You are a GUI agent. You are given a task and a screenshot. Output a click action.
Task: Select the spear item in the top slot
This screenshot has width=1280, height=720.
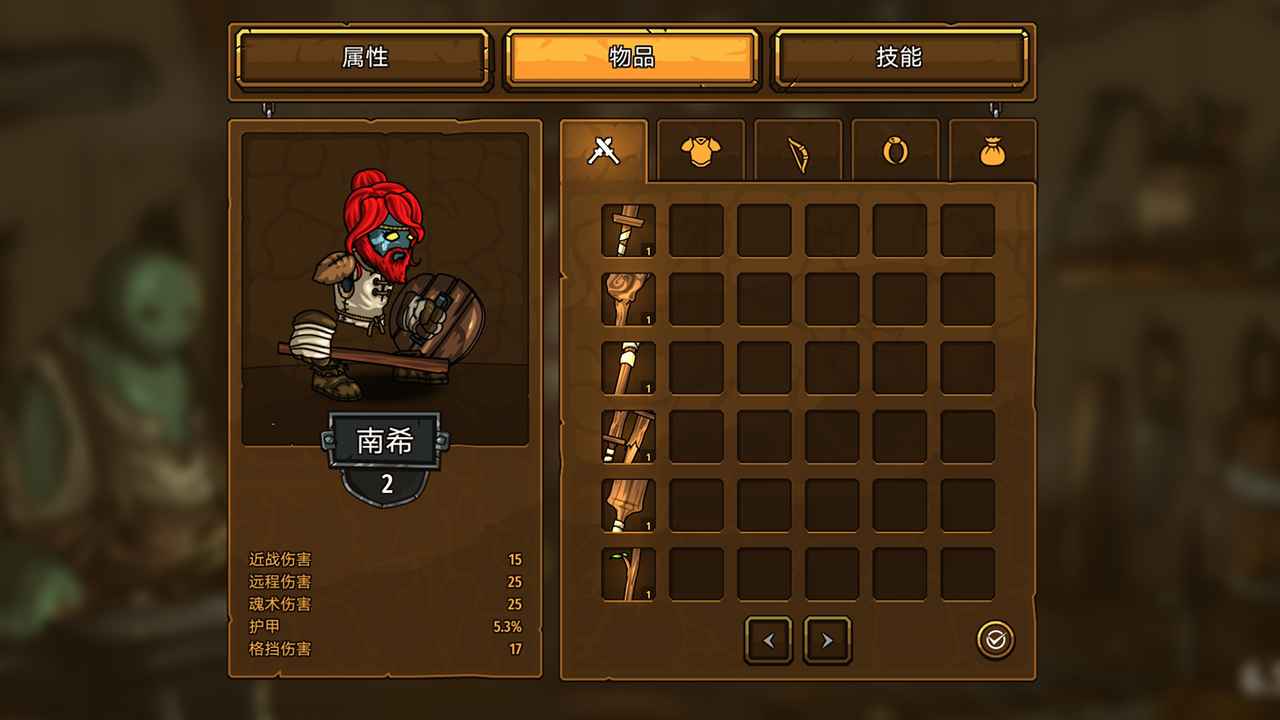628,229
